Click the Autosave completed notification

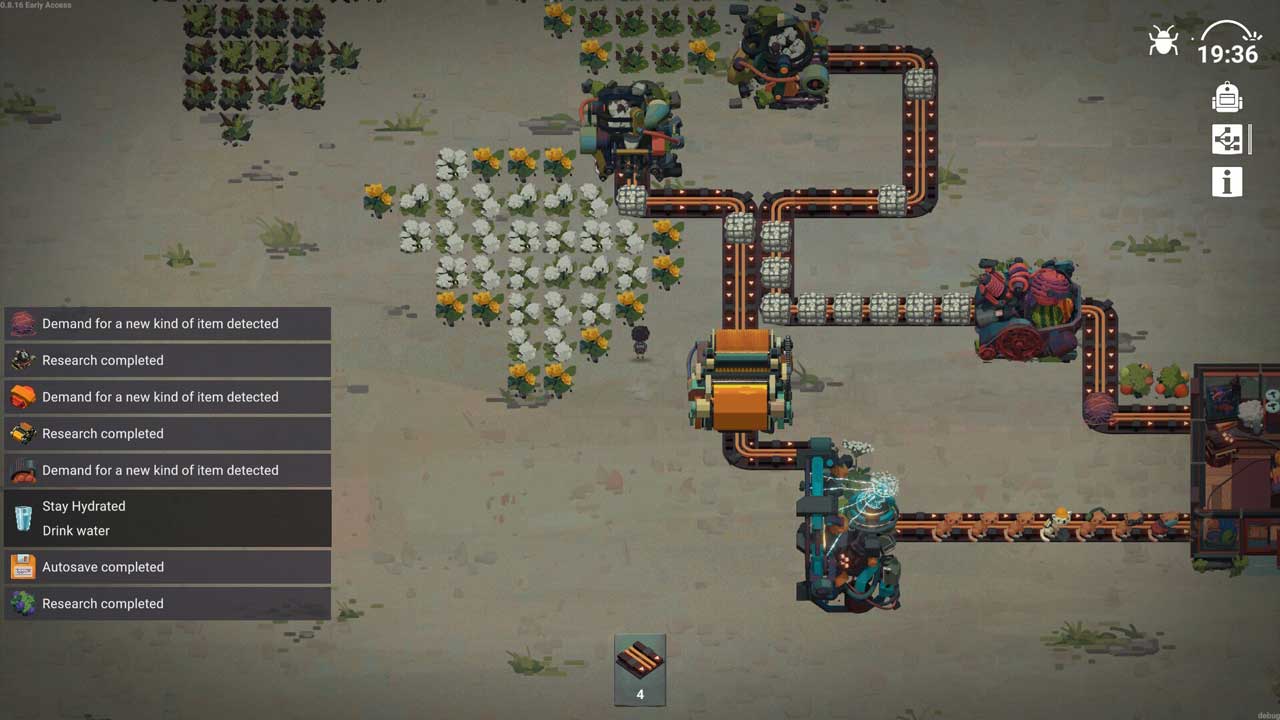[168, 567]
